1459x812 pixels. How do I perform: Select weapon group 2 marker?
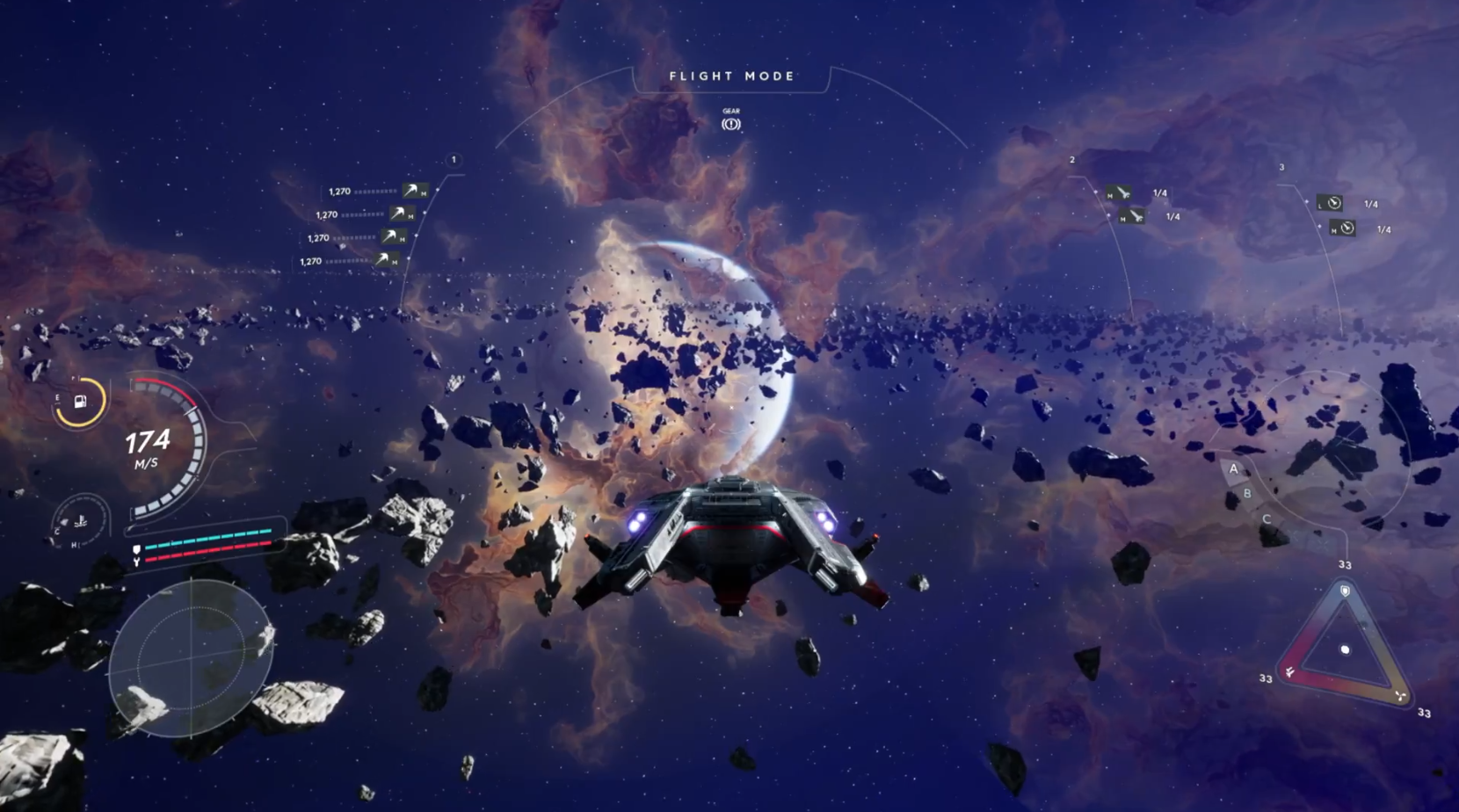point(1072,160)
